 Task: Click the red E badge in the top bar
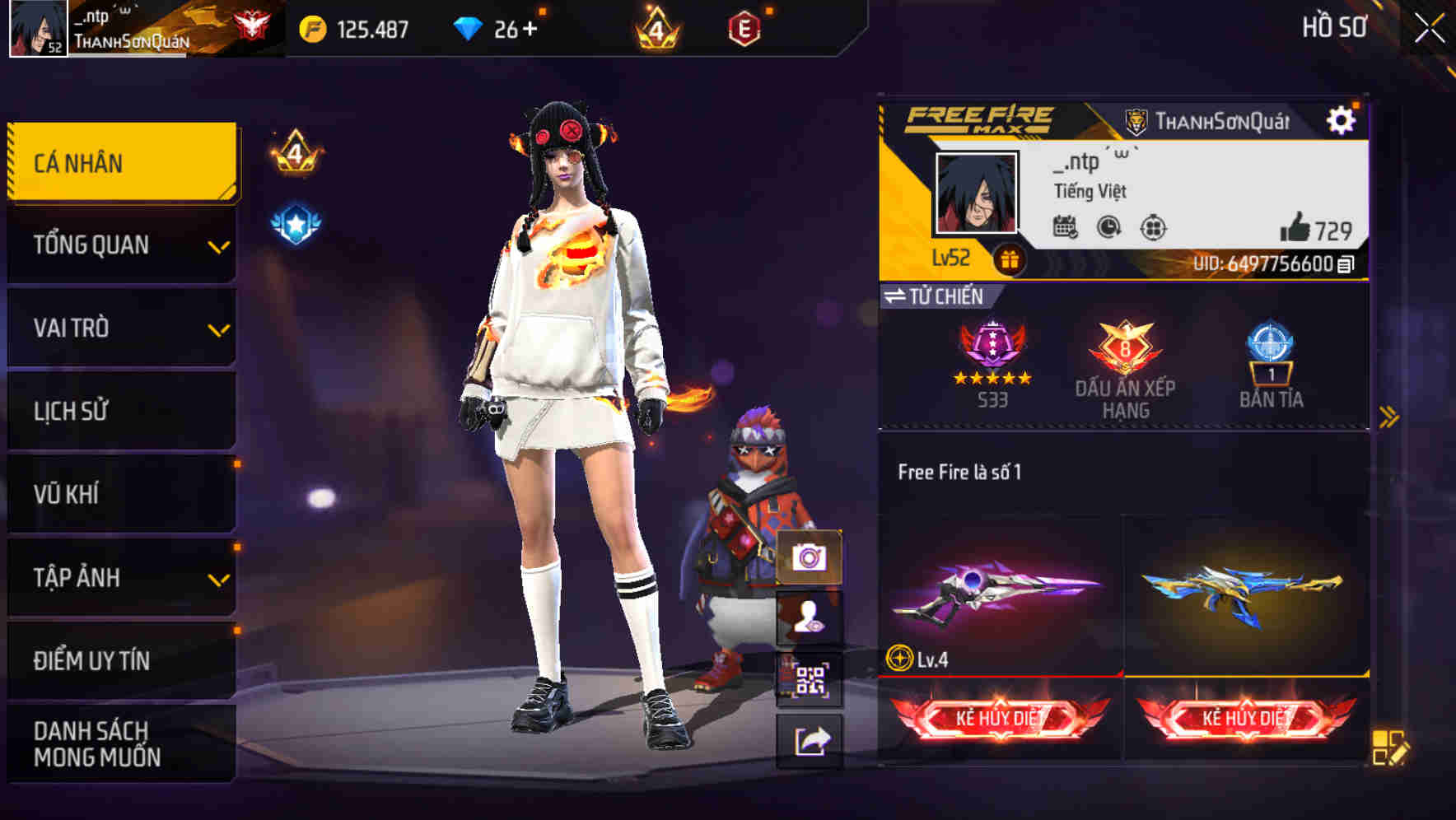click(744, 27)
